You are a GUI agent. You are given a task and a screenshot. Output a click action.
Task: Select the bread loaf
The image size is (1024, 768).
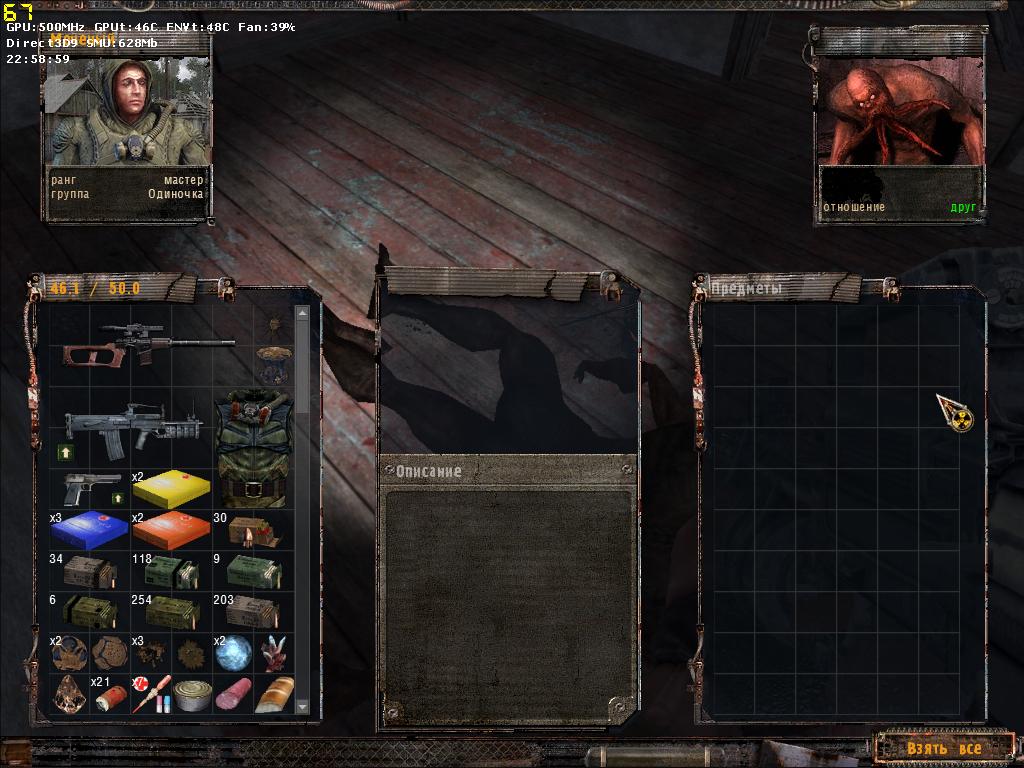pyautogui.click(x=273, y=693)
